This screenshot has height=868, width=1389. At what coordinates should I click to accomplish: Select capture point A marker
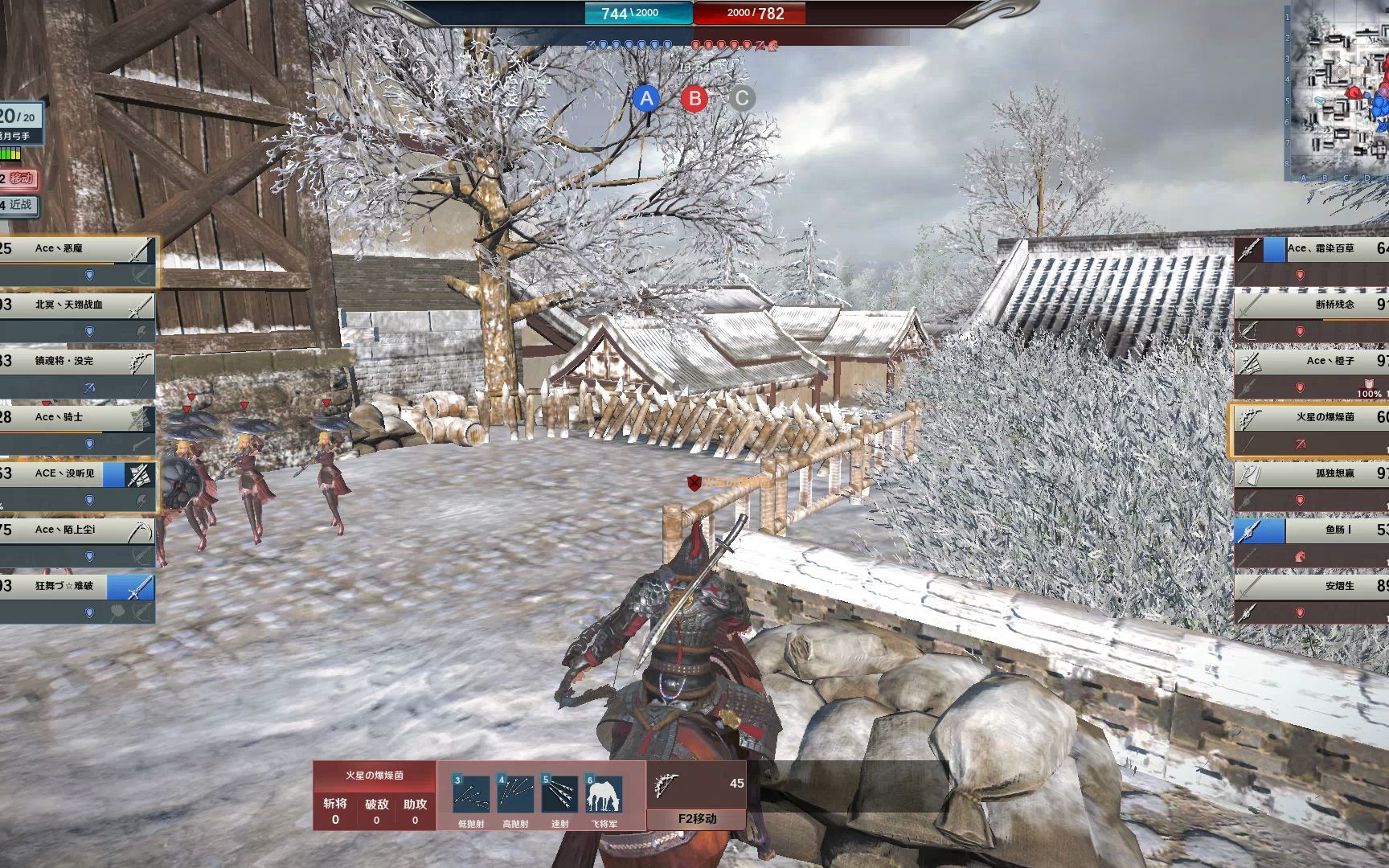pyautogui.click(x=646, y=99)
